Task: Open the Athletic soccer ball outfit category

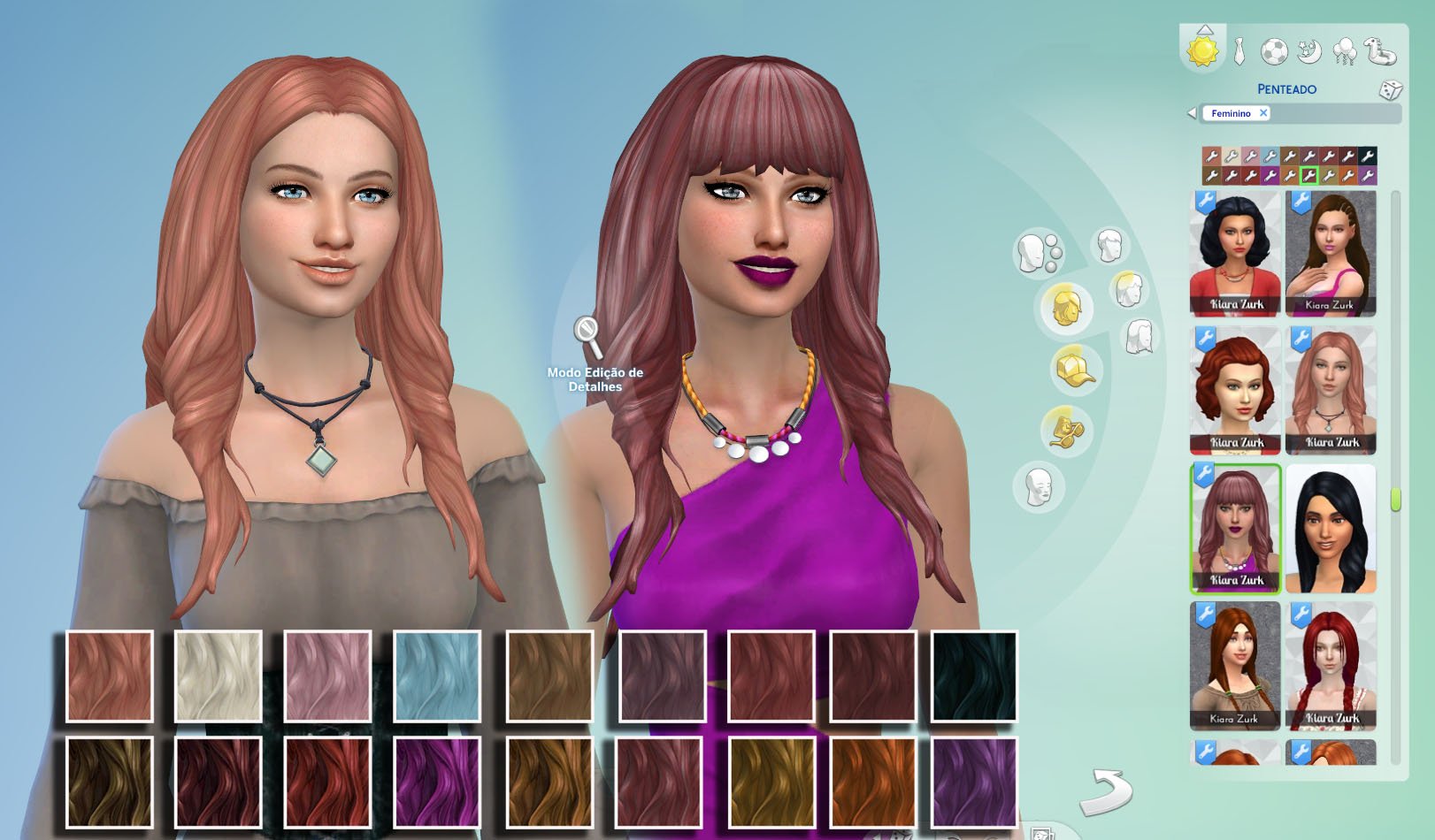Action: tap(1274, 52)
